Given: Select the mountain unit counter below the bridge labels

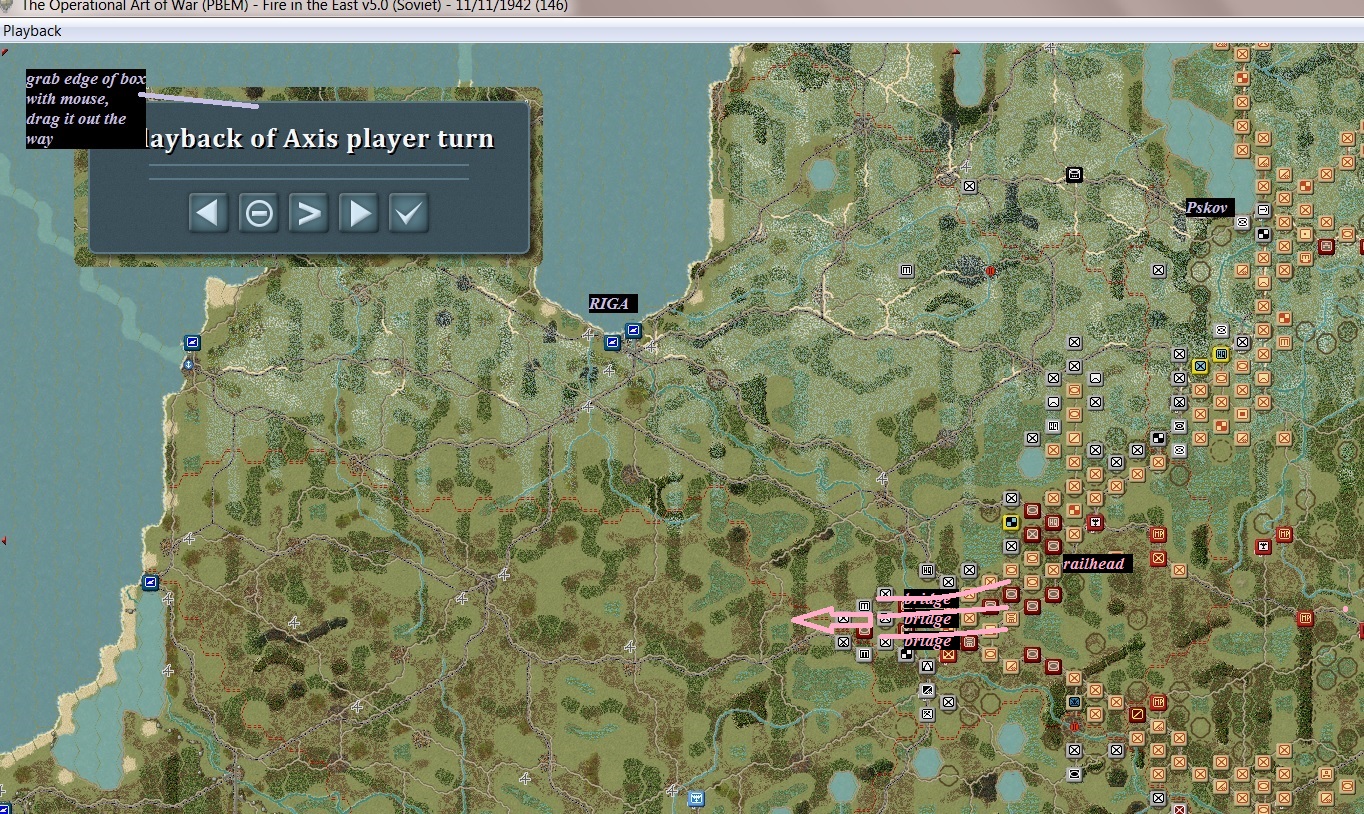Looking at the screenshot, I should pyautogui.click(x=927, y=666).
